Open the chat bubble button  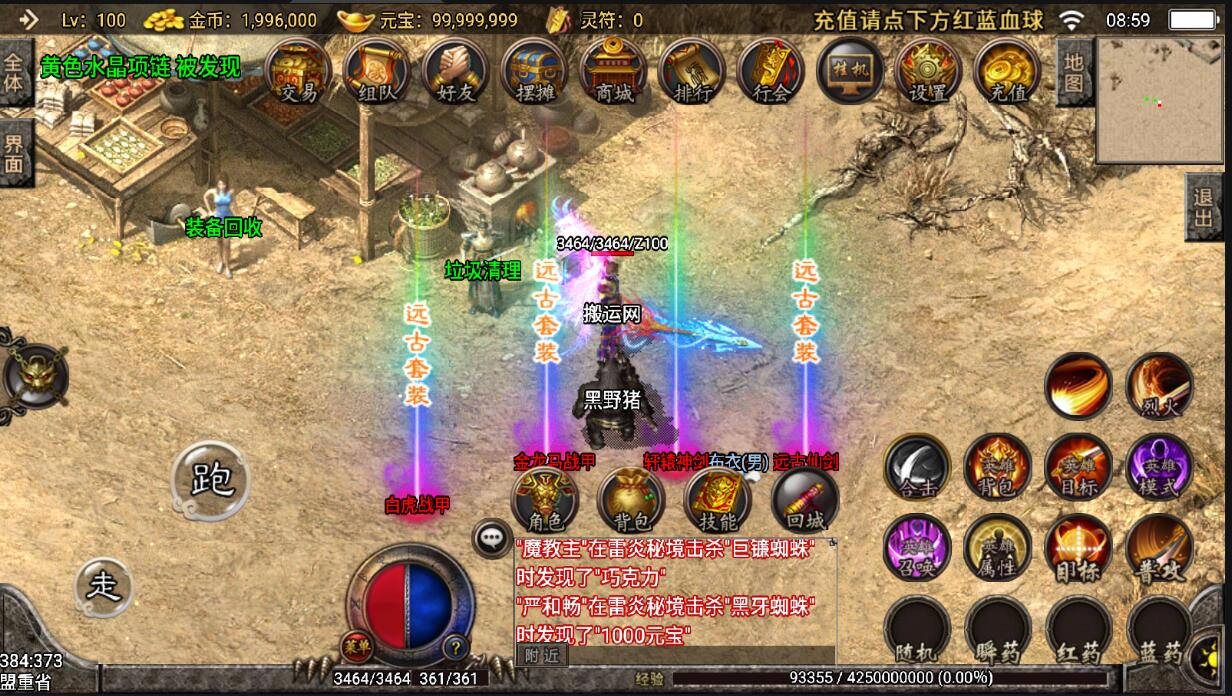[492, 537]
